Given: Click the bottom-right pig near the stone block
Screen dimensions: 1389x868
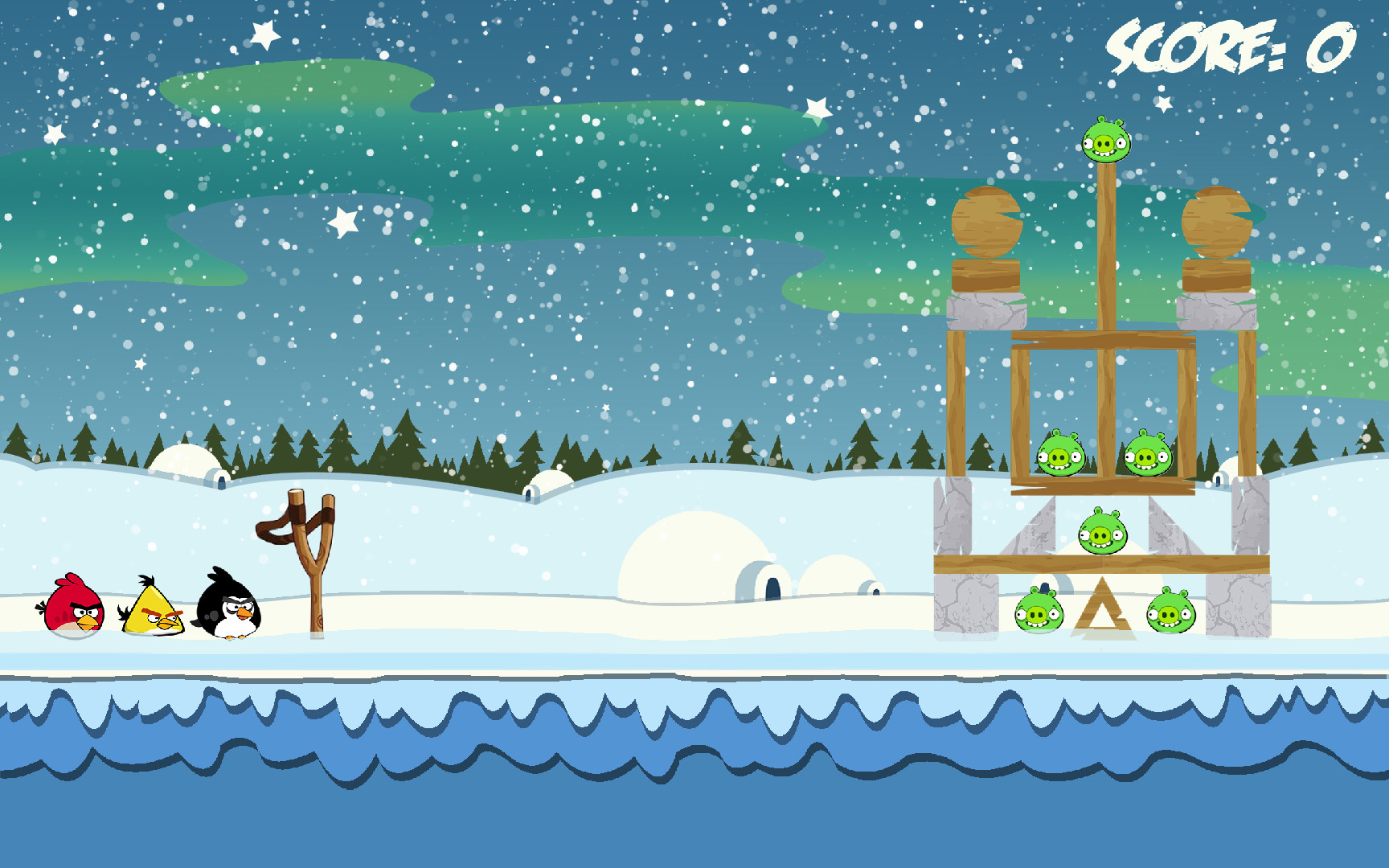Looking at the screenshot, I should (1172, 615).
